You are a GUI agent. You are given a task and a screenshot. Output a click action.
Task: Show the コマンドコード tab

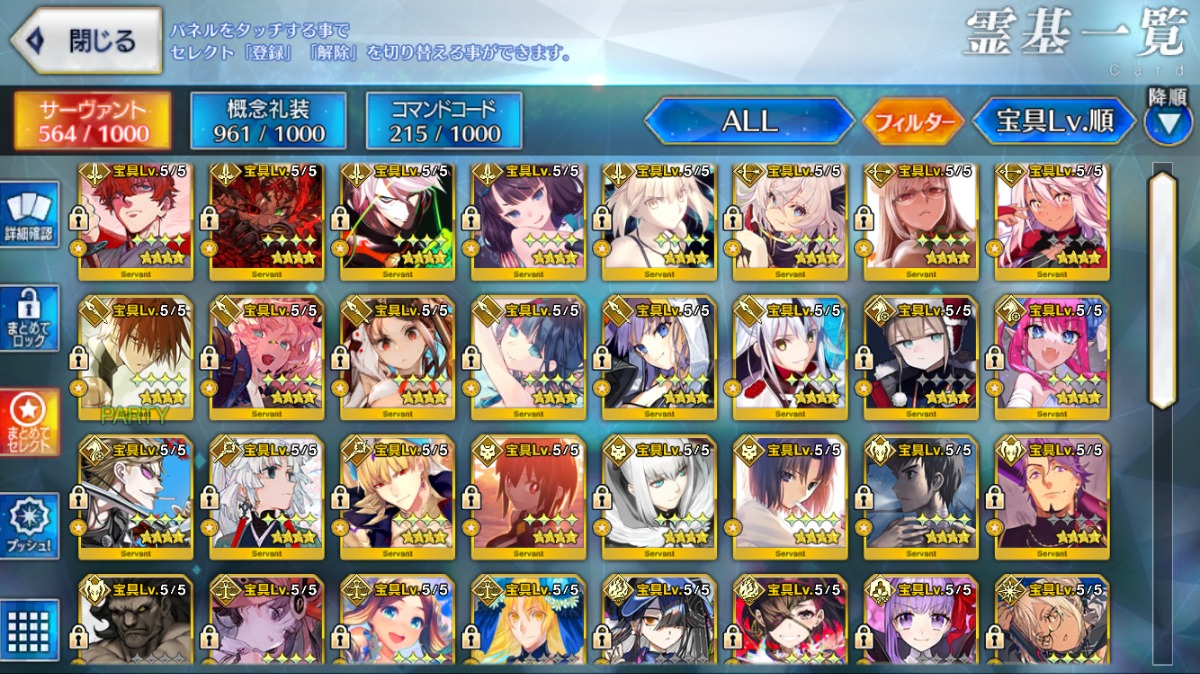coord(444,121)
